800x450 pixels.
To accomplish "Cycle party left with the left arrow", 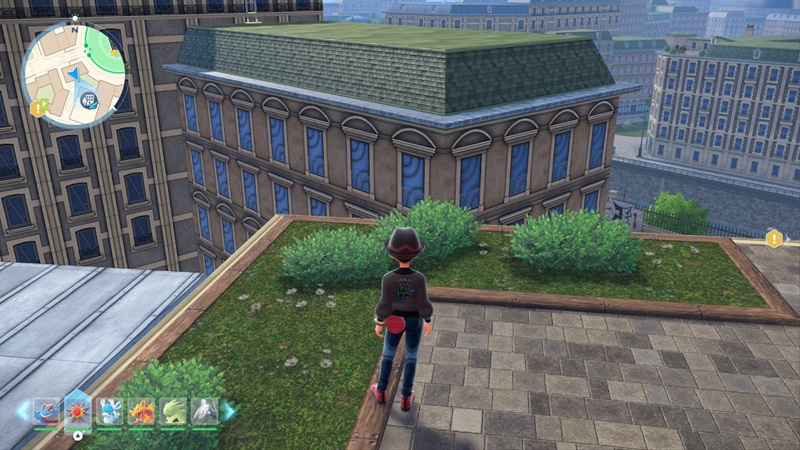I will pos(23,411).
